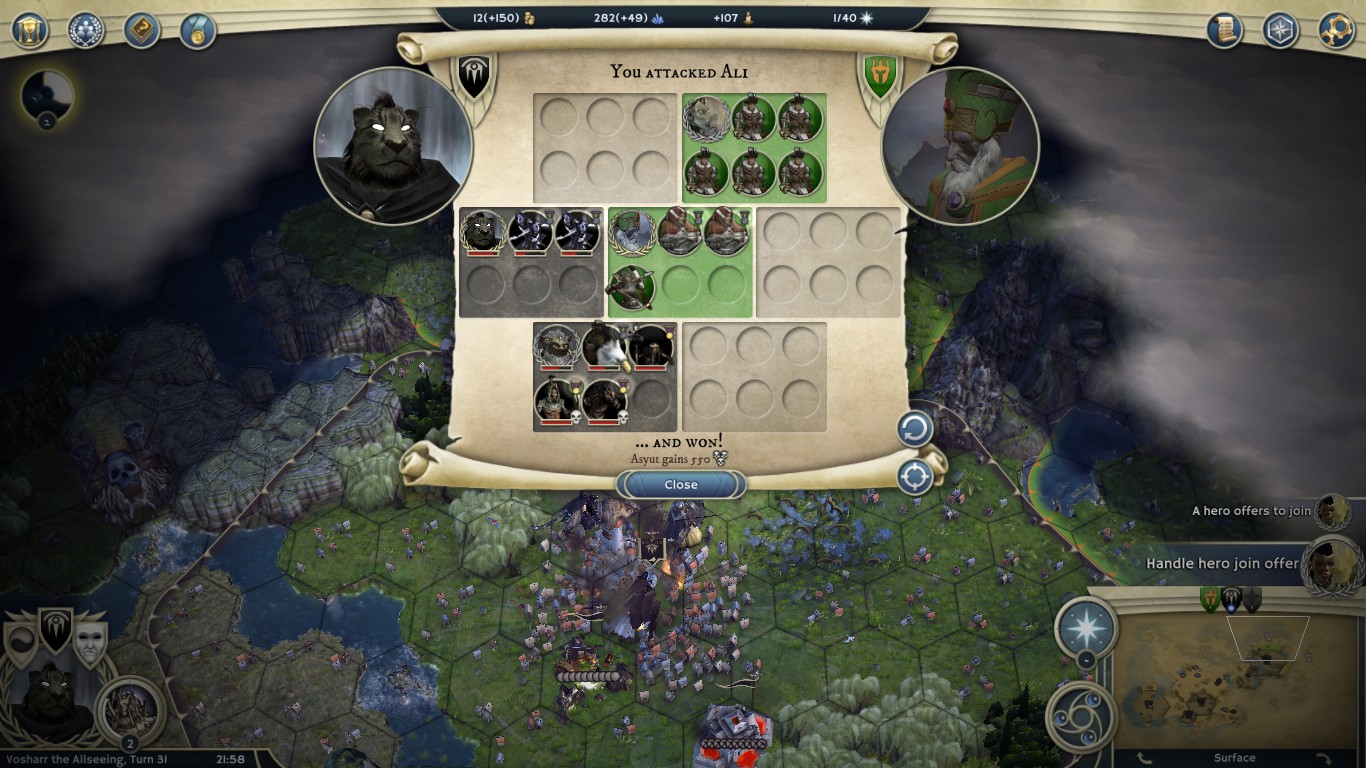The height and width of the screenshot is (768, 1366).
Task: Select the white mask banner tab
Action: (x=90, y=640)
